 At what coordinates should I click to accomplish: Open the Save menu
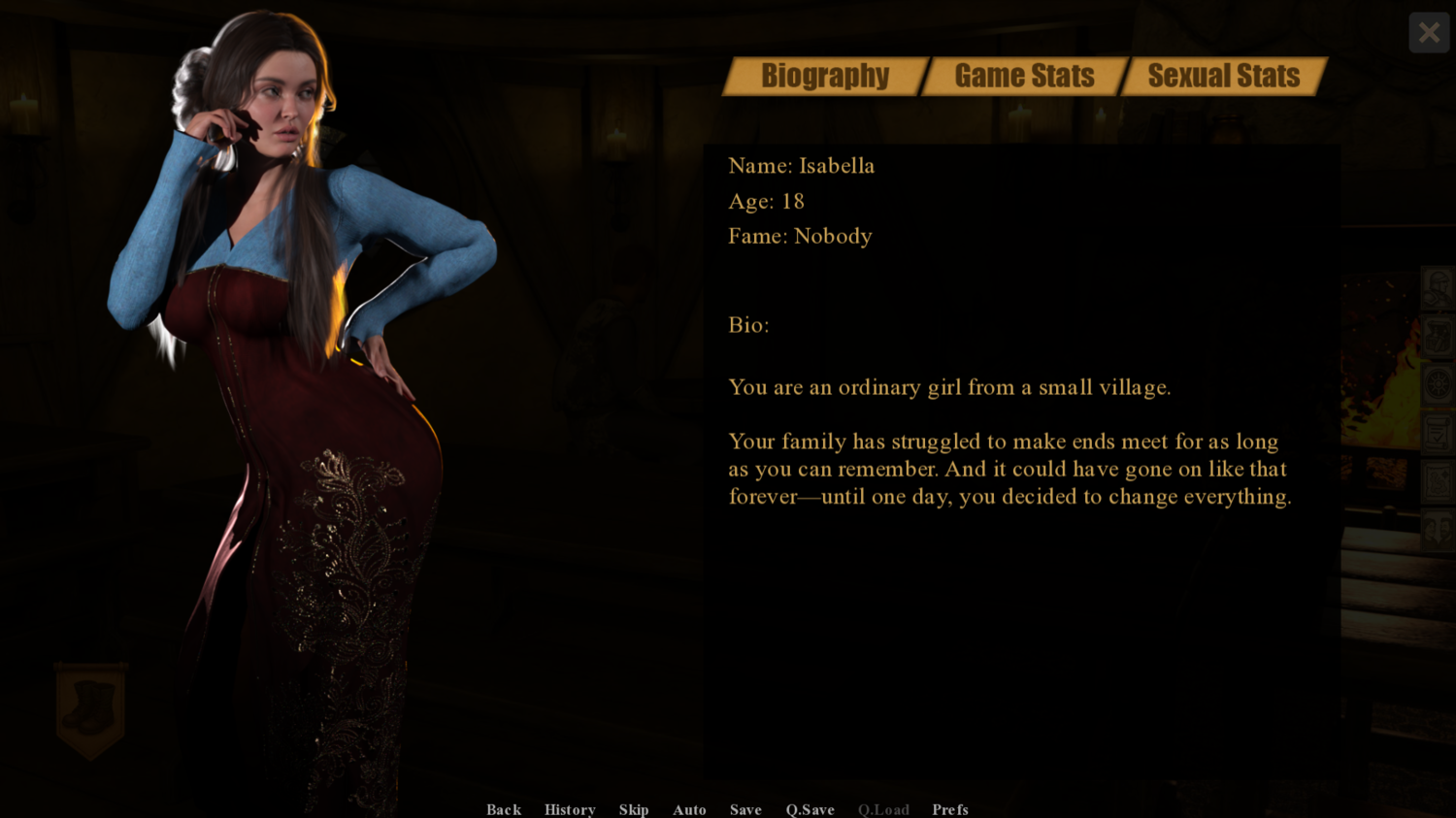click(745, 809)
